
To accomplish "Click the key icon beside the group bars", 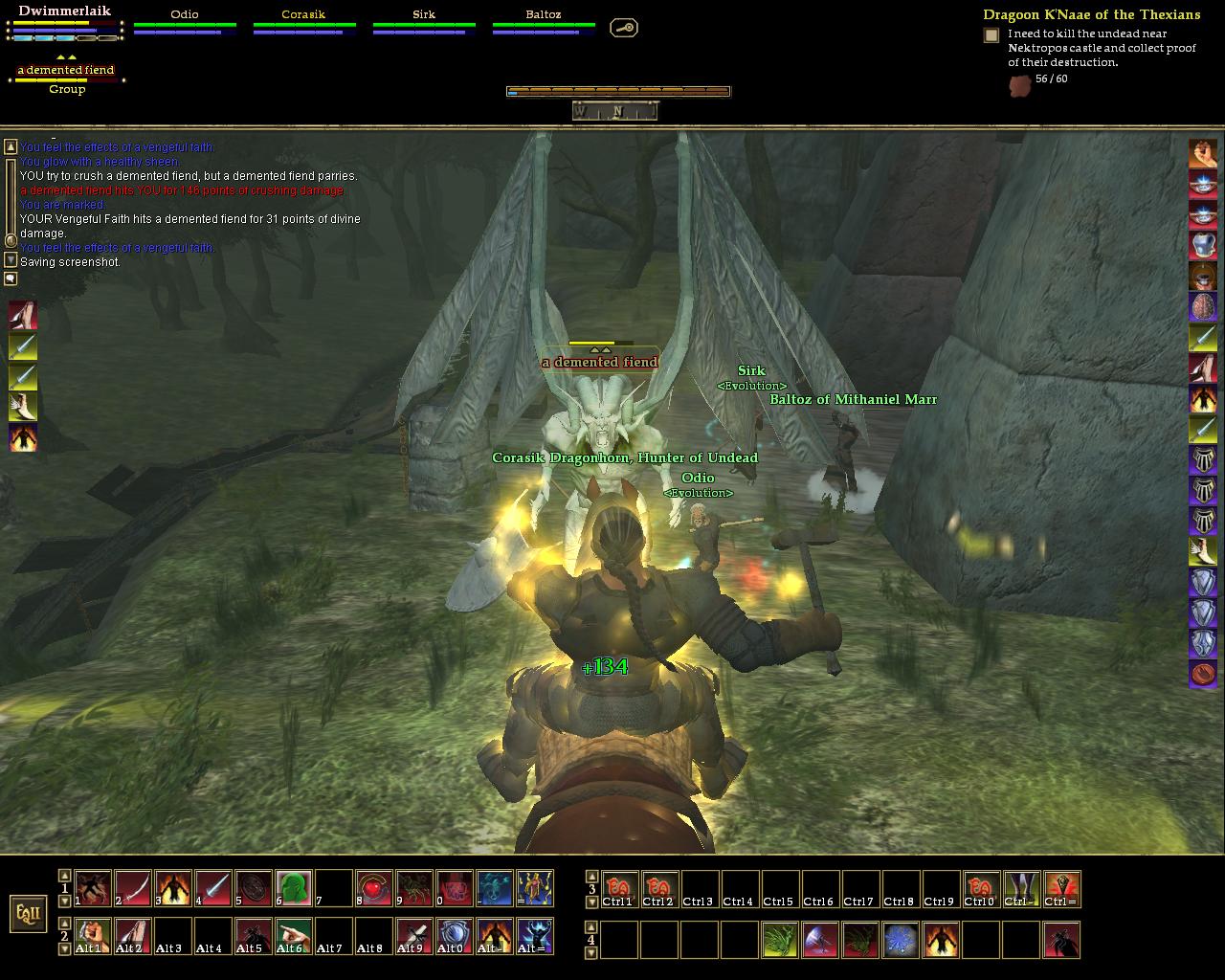I will (623, 28).
